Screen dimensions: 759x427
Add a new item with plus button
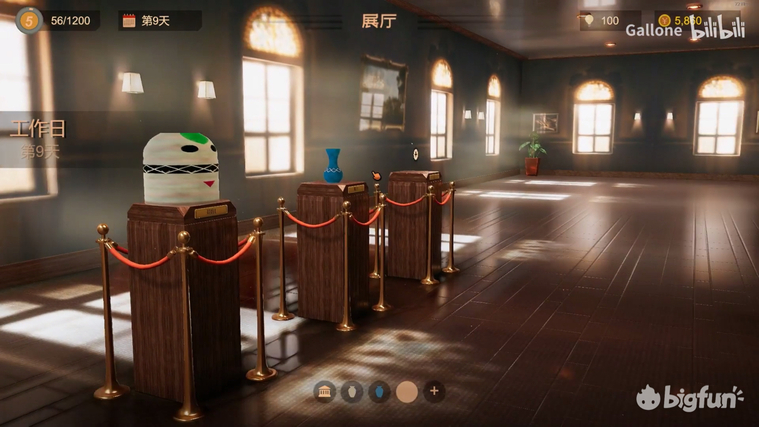pos(434,391)
